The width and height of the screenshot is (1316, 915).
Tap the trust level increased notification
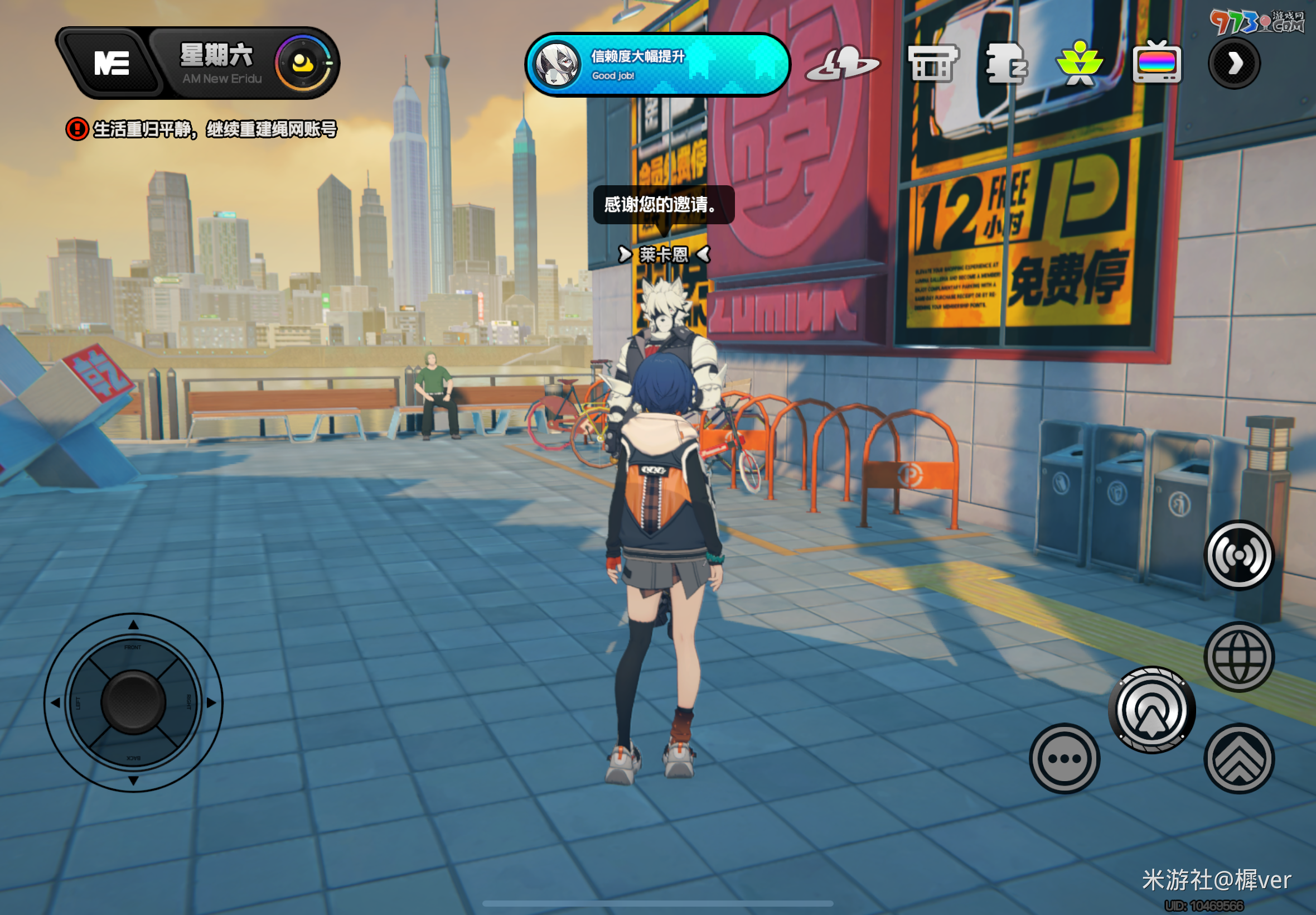(x=657, y=64)
